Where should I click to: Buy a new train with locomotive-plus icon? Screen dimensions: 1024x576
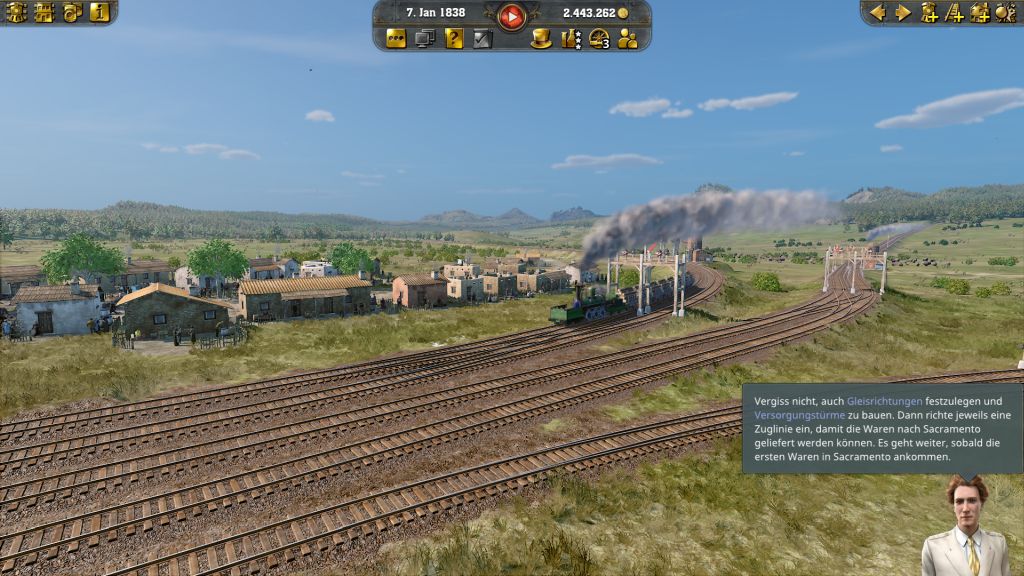point(929,12)
